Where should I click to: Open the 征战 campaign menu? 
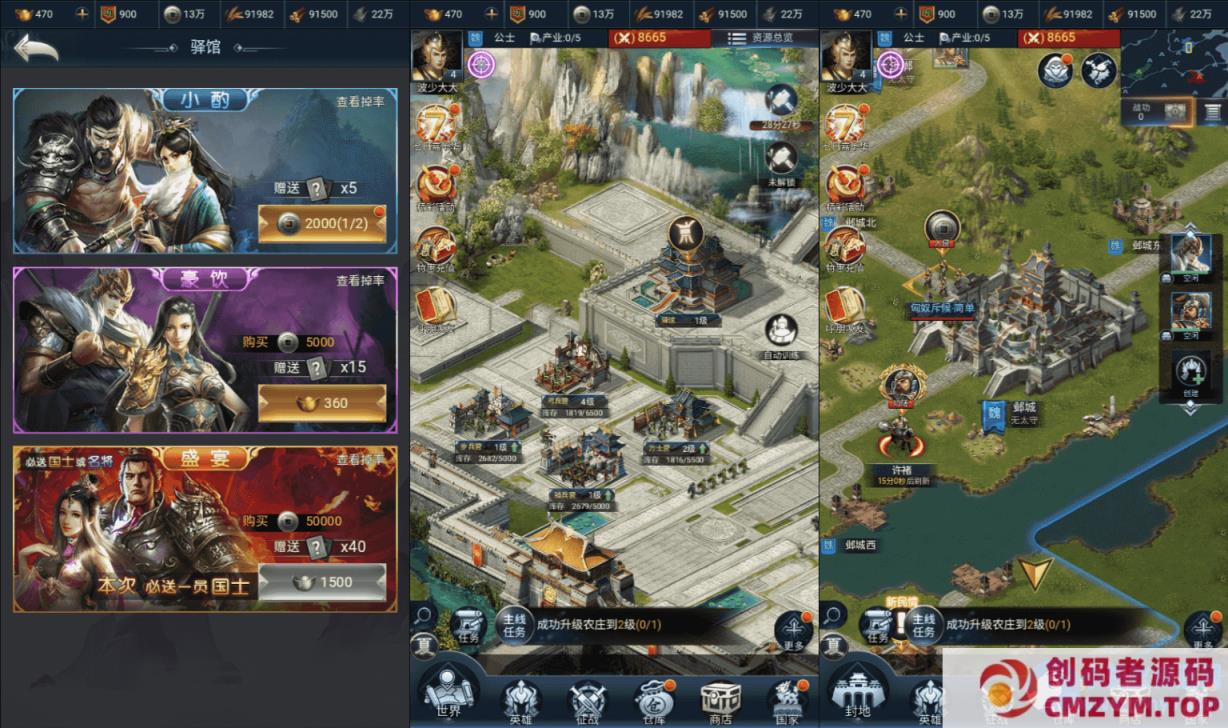pos(587,700)
